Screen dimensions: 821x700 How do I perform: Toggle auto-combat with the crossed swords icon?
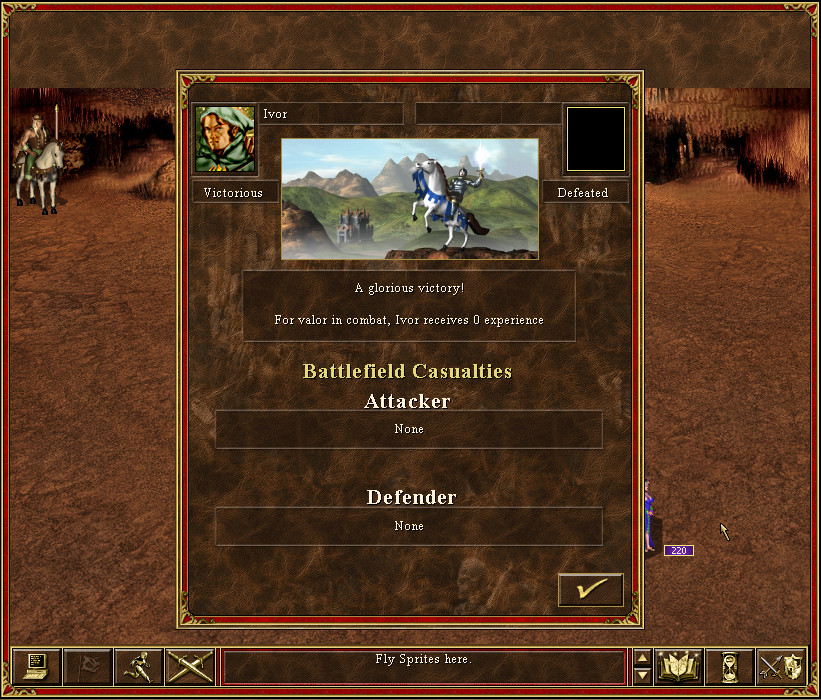(190, 666)
